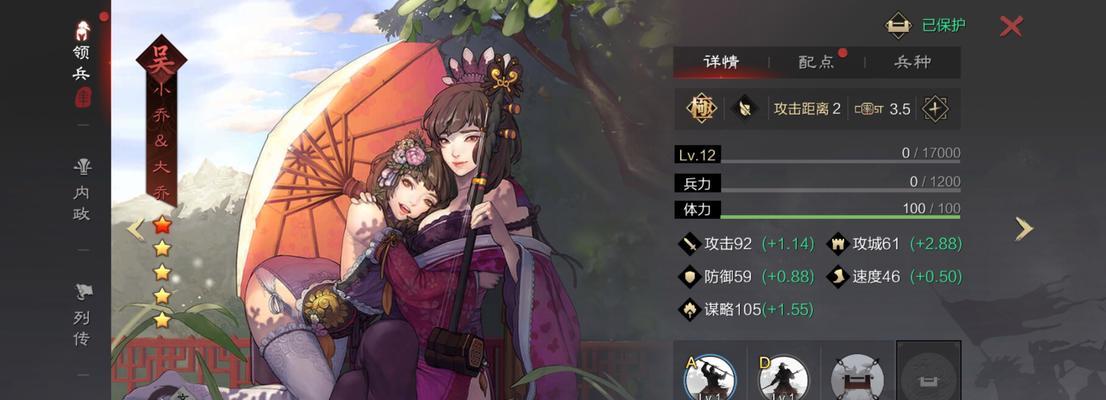Click the 极 rarity badge icon

pos(700,108)
